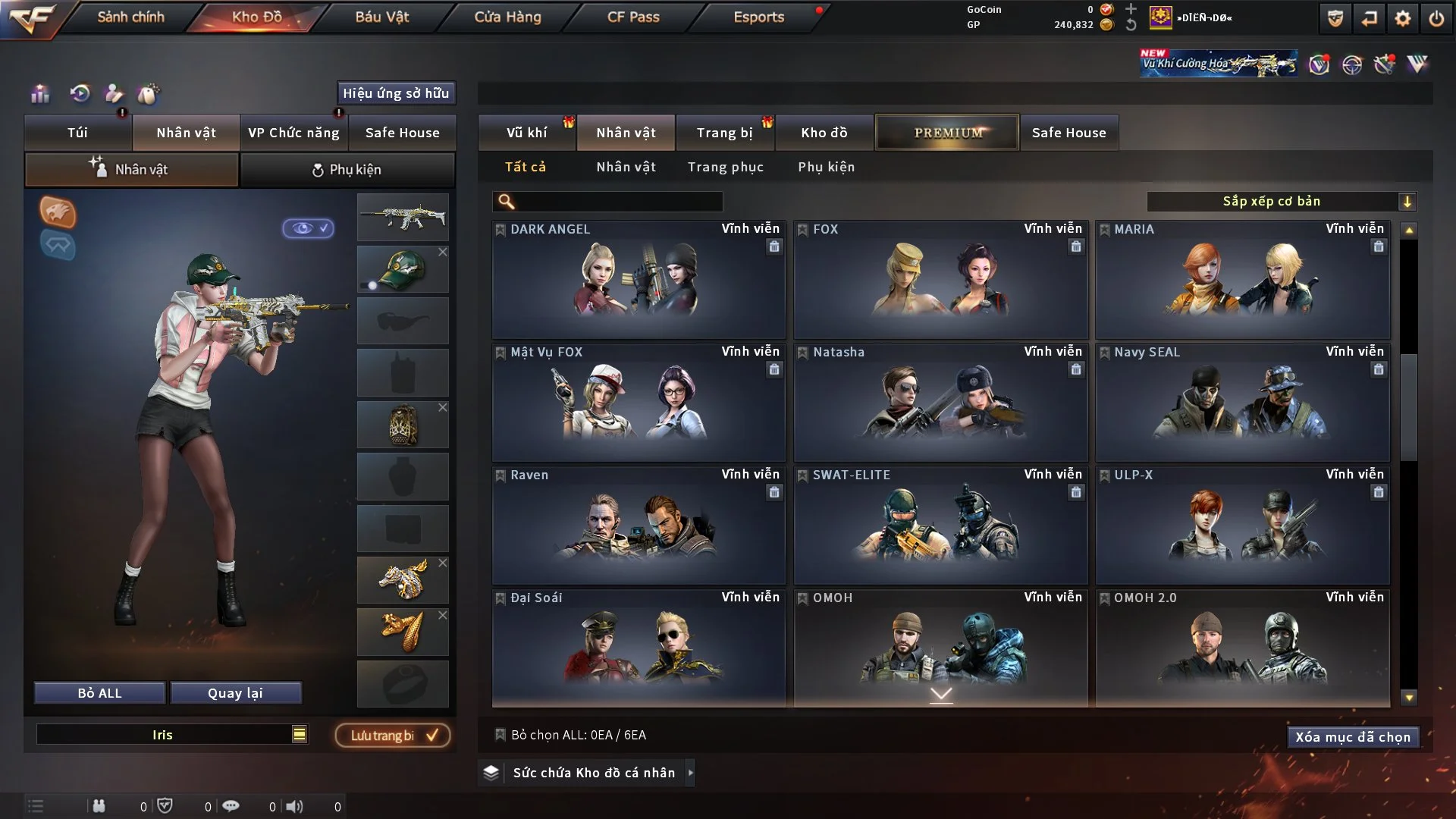
Task: Click the down chevron below the OMOH card
Action: 941,692
